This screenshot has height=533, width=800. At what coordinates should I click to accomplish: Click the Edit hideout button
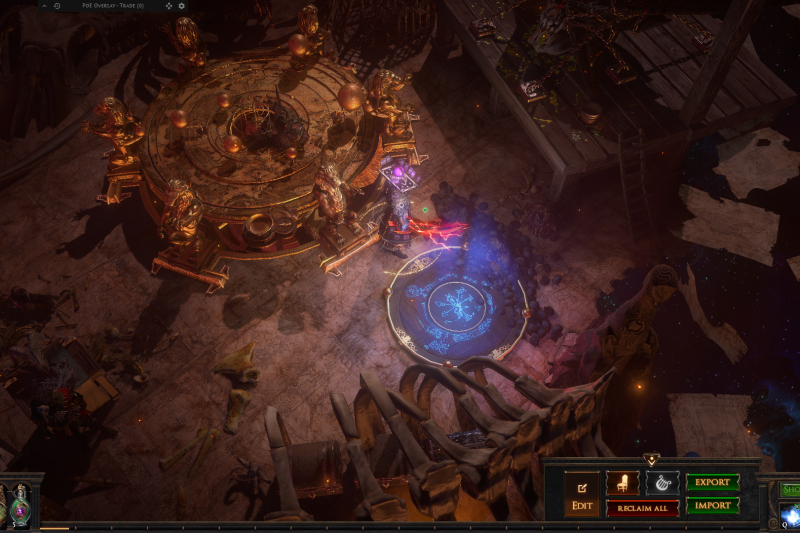(x=581, y=494)
